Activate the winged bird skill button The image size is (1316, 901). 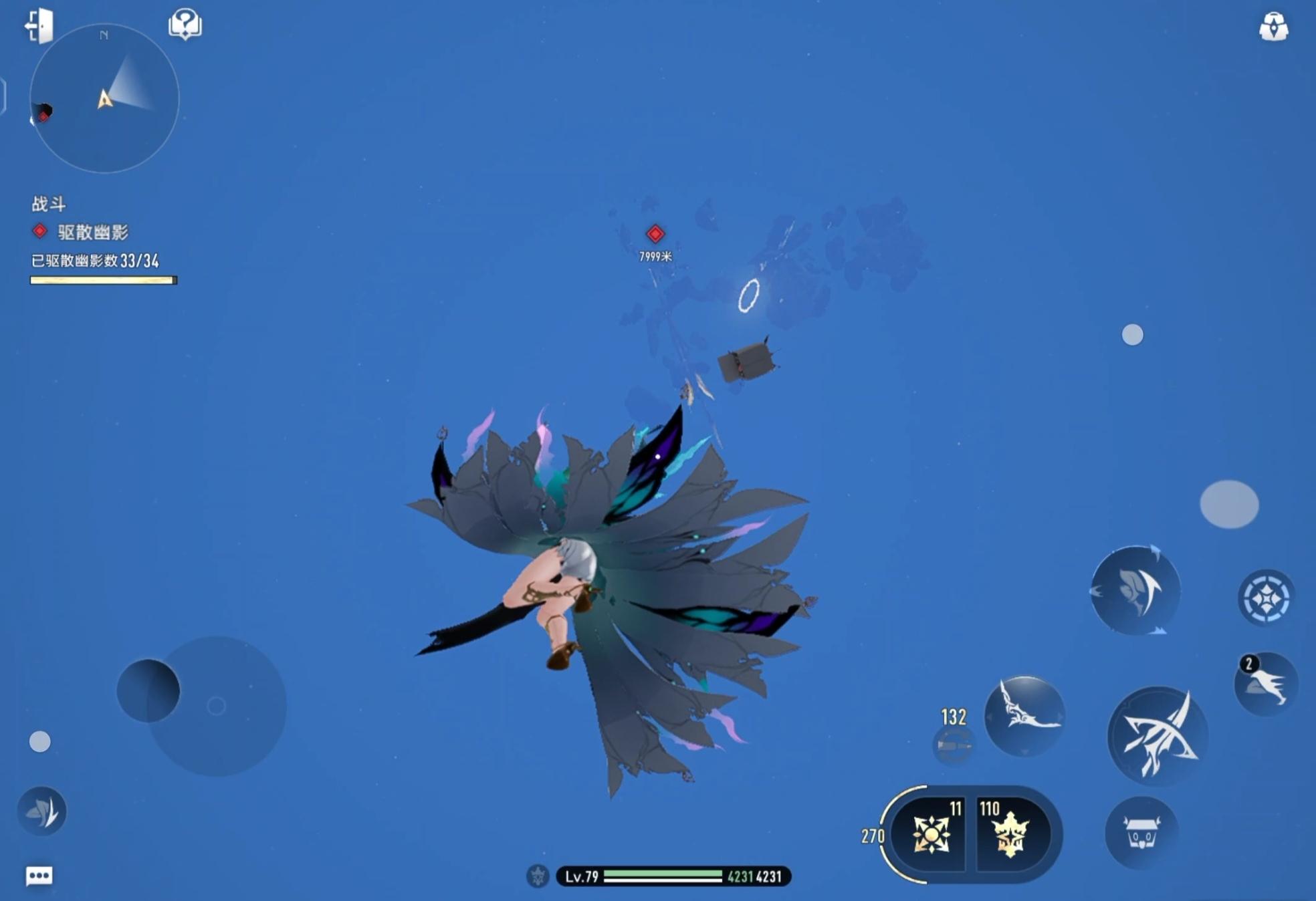click(x=1024, y=716)
